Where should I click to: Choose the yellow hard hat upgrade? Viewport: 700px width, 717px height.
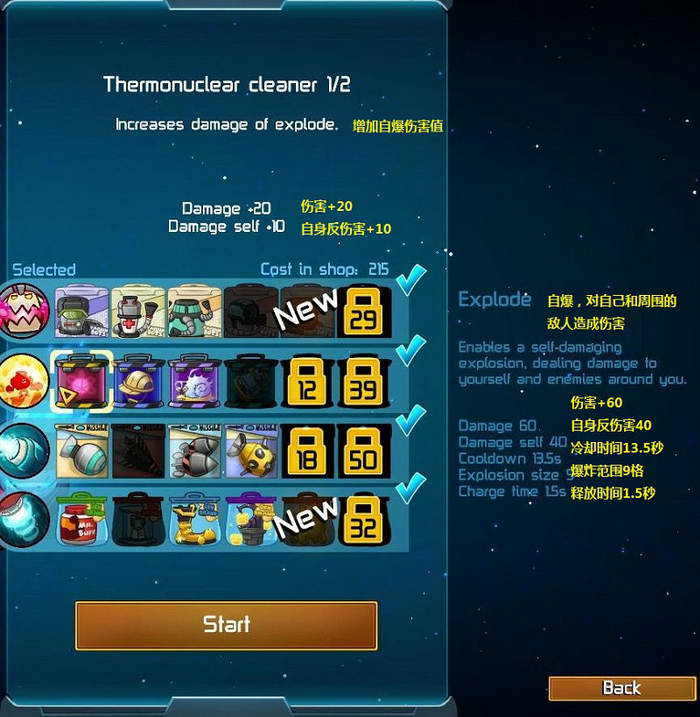click(x=138, y=380)
